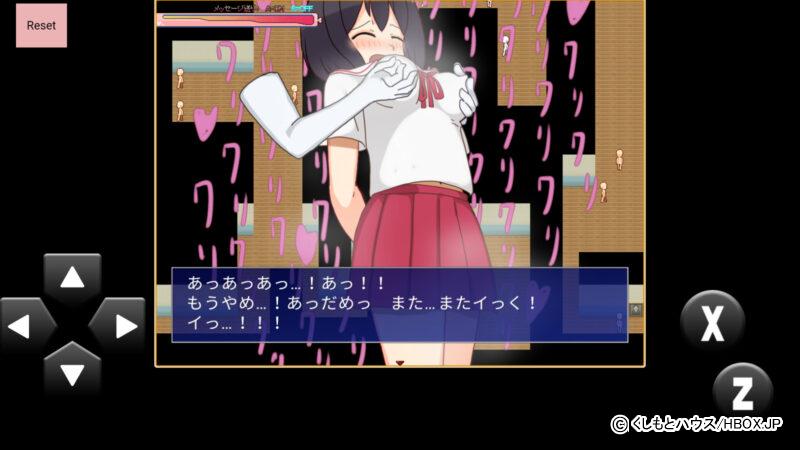Tap the up arrow on the D-pad
Viewport: 800px width, 450px height.
(x=72, y=280)
